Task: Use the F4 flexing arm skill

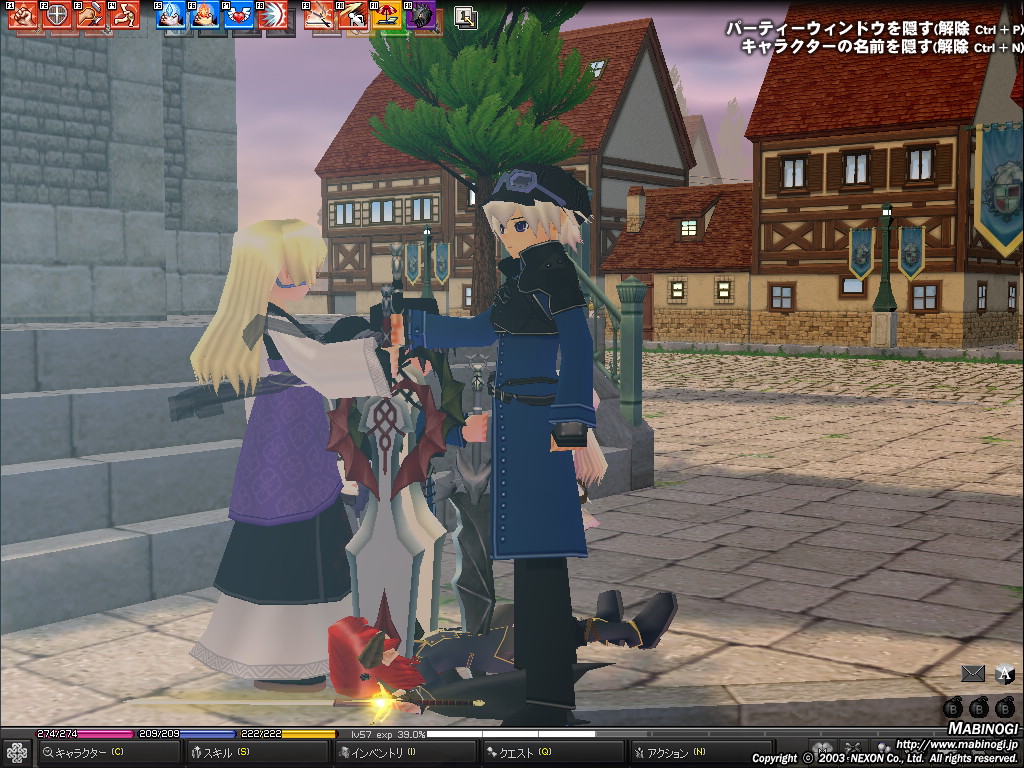Action: pos(125,15)
